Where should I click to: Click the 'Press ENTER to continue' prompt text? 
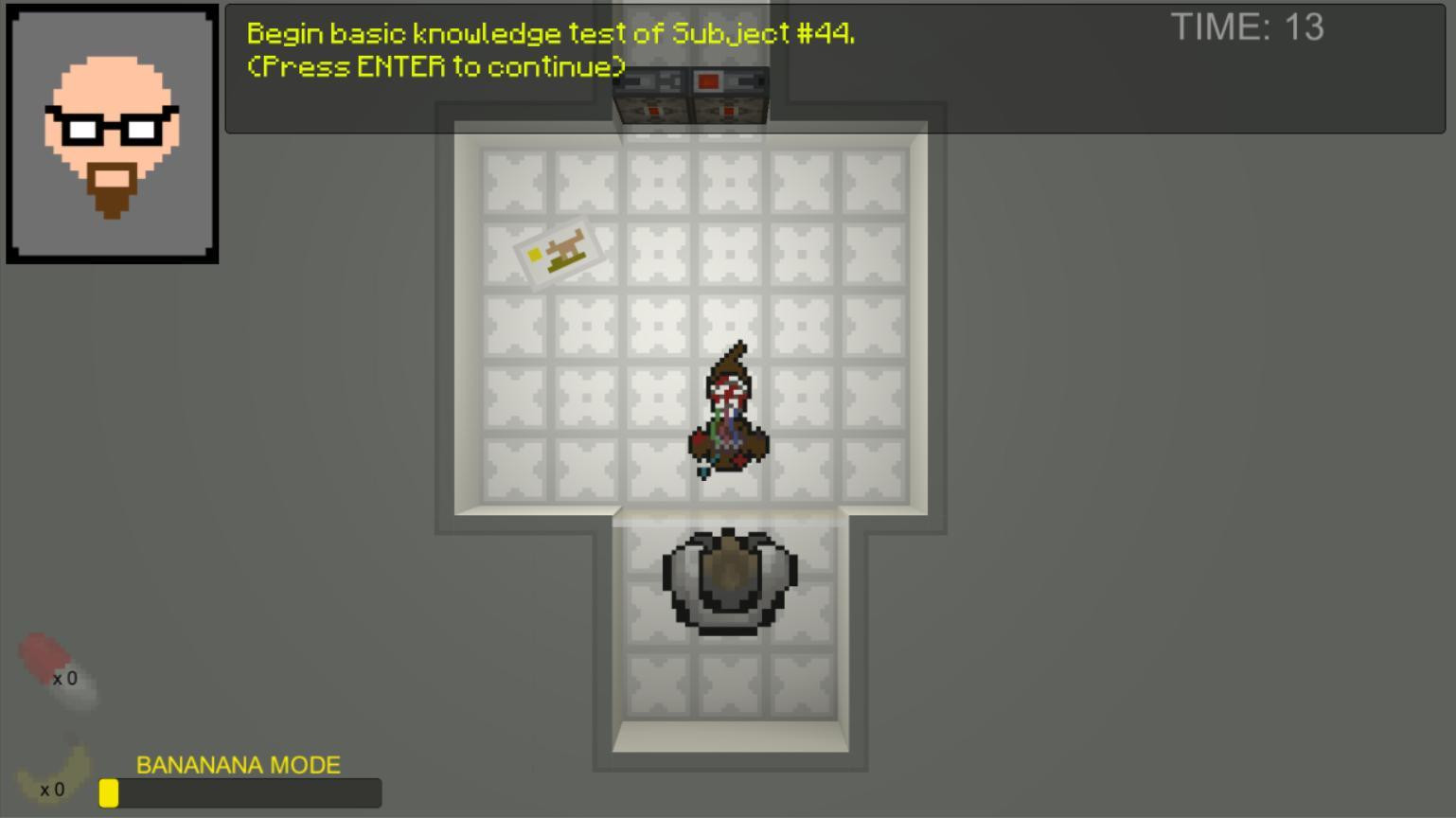click(435, 66)
